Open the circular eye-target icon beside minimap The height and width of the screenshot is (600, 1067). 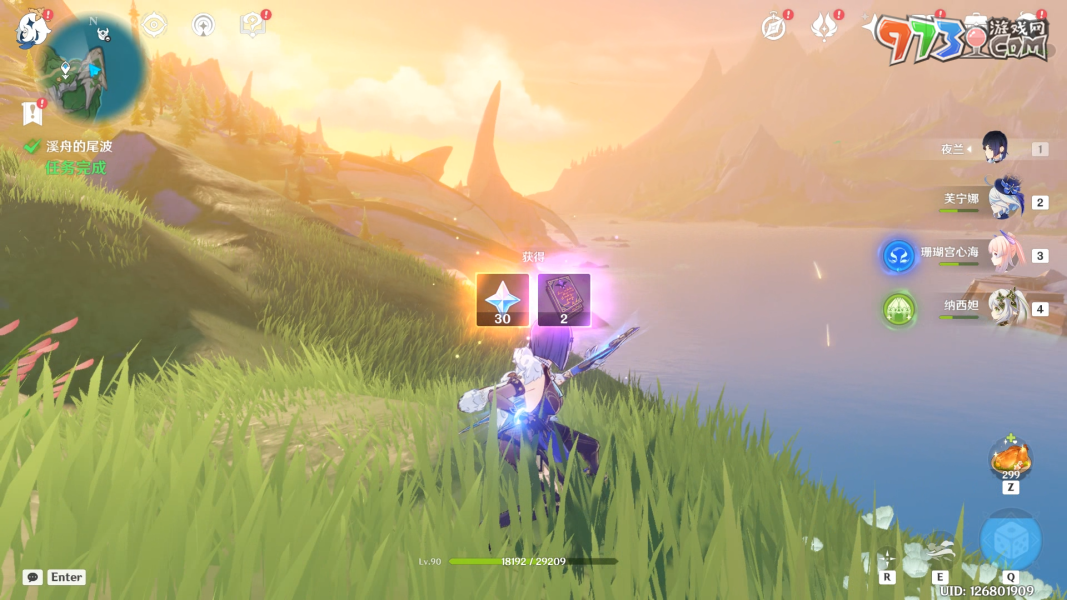(x=154, y=25)
